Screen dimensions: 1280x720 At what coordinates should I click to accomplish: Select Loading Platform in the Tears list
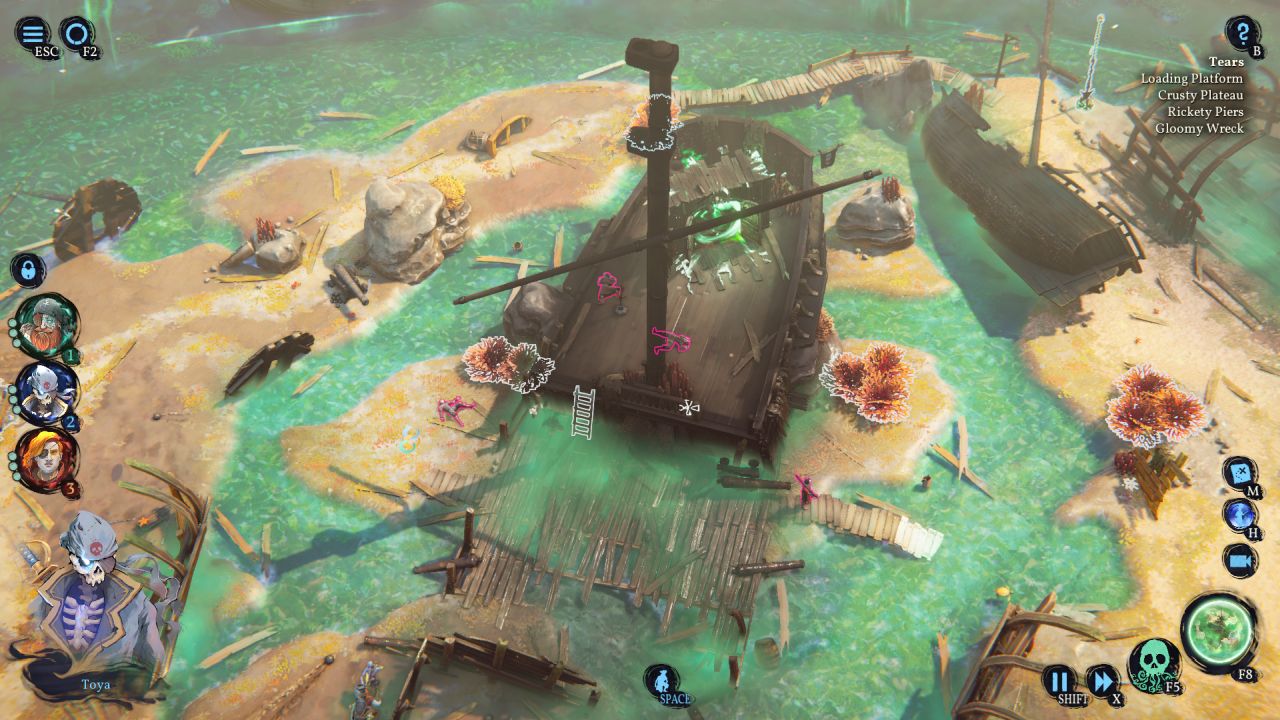coord(1191,78)
